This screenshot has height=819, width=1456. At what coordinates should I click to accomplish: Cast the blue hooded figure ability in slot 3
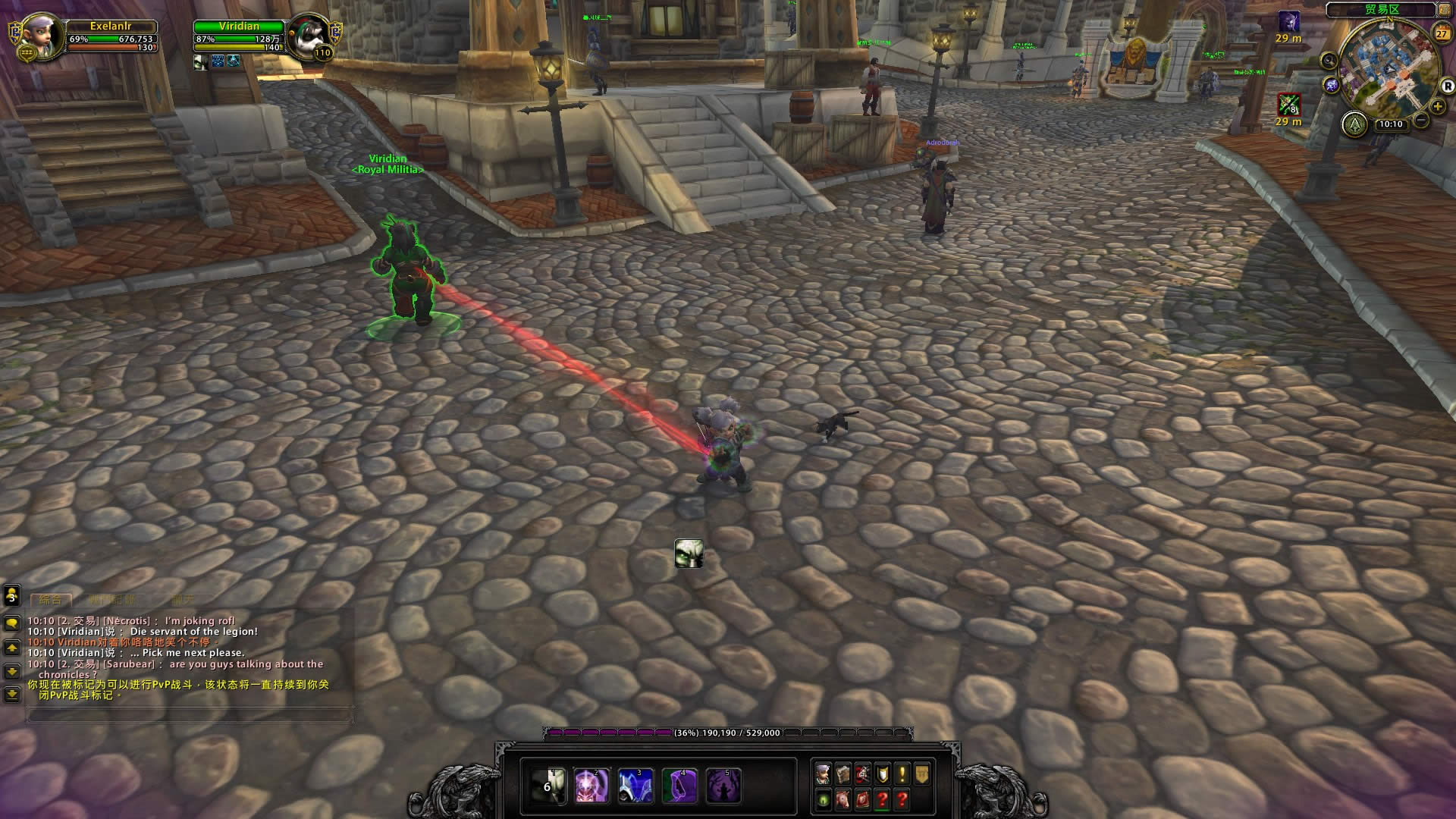(635, 786)
